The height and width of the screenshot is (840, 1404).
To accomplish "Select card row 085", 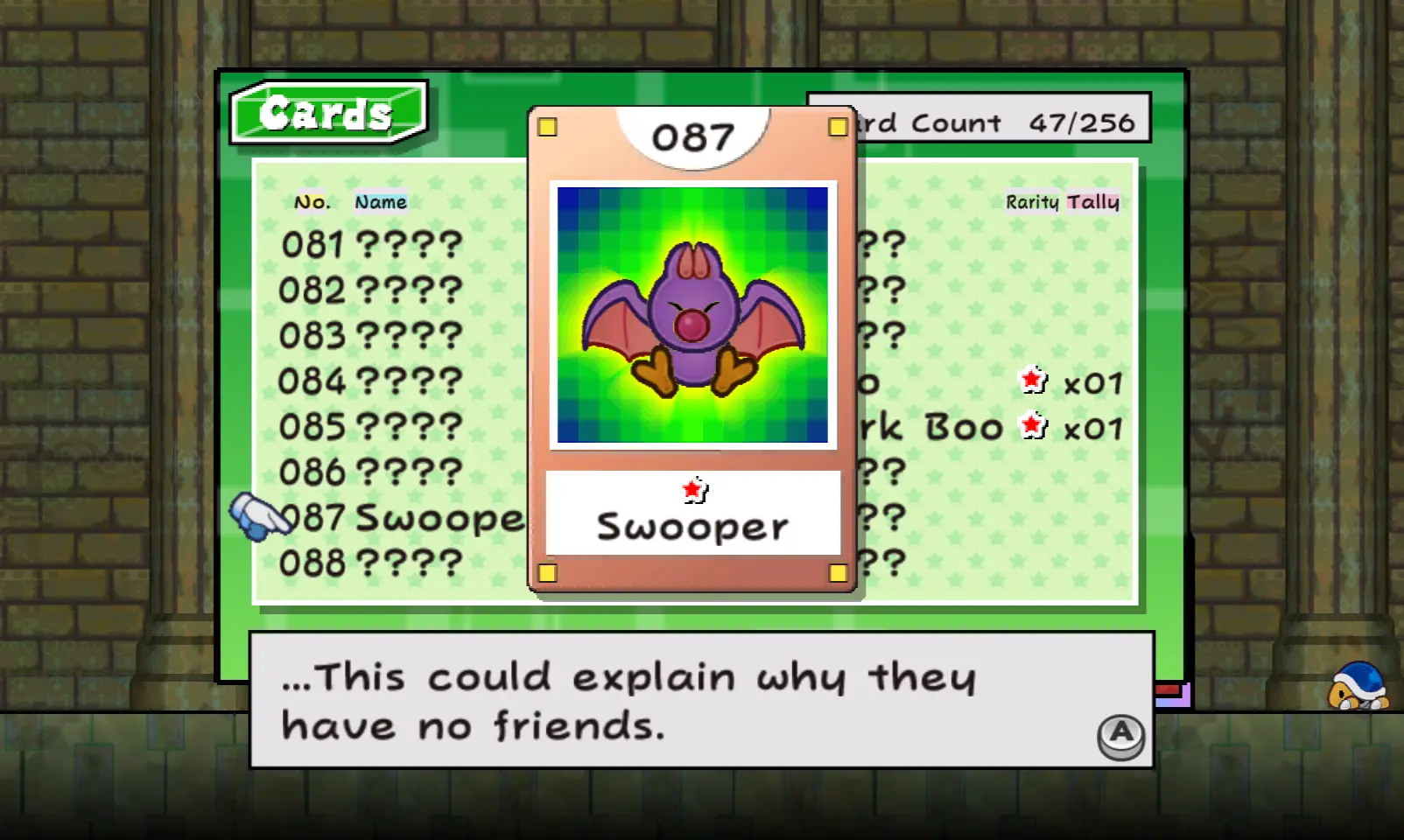I will (x=371, y=427).
